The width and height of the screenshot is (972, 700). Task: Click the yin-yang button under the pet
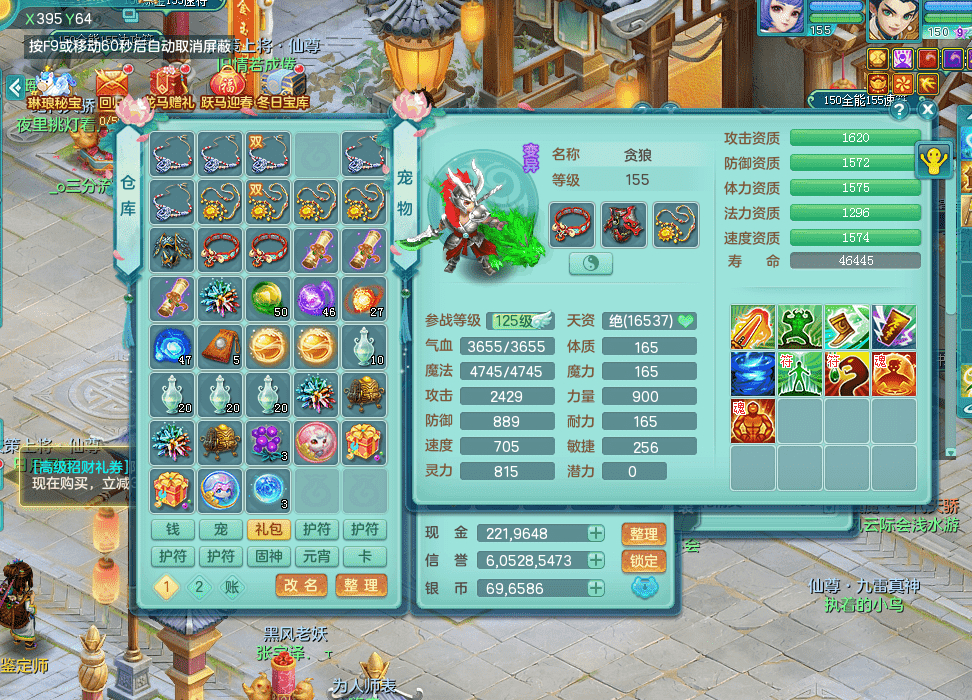590,264
